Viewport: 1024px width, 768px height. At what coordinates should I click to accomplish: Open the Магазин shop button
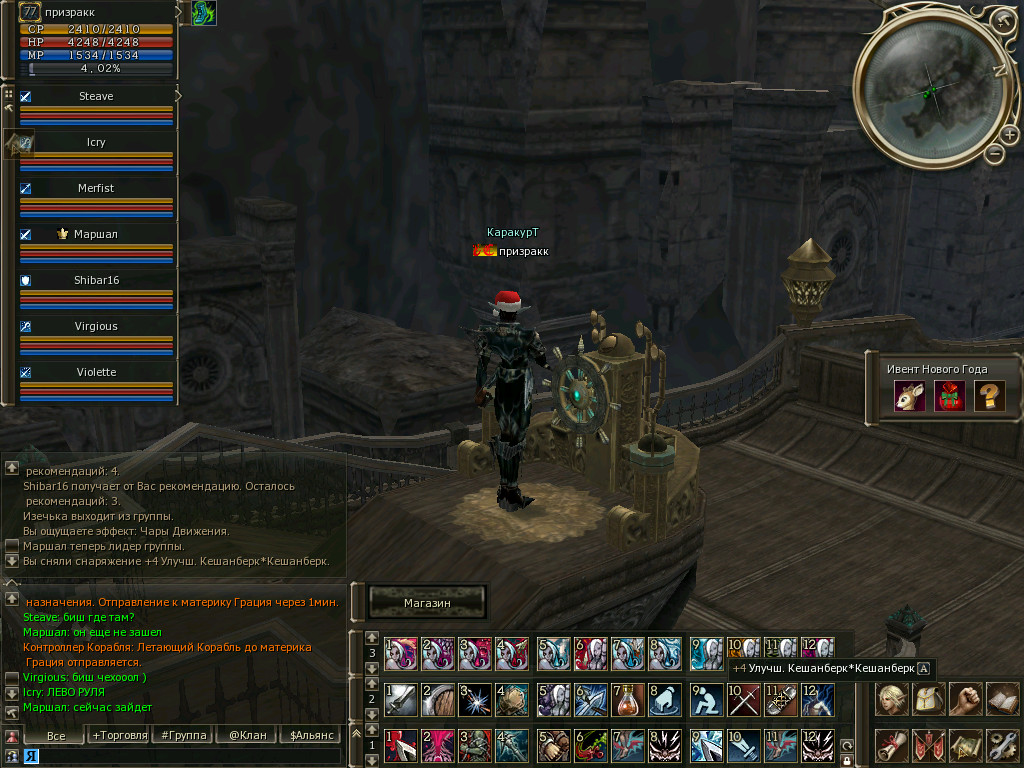[427, 602]
